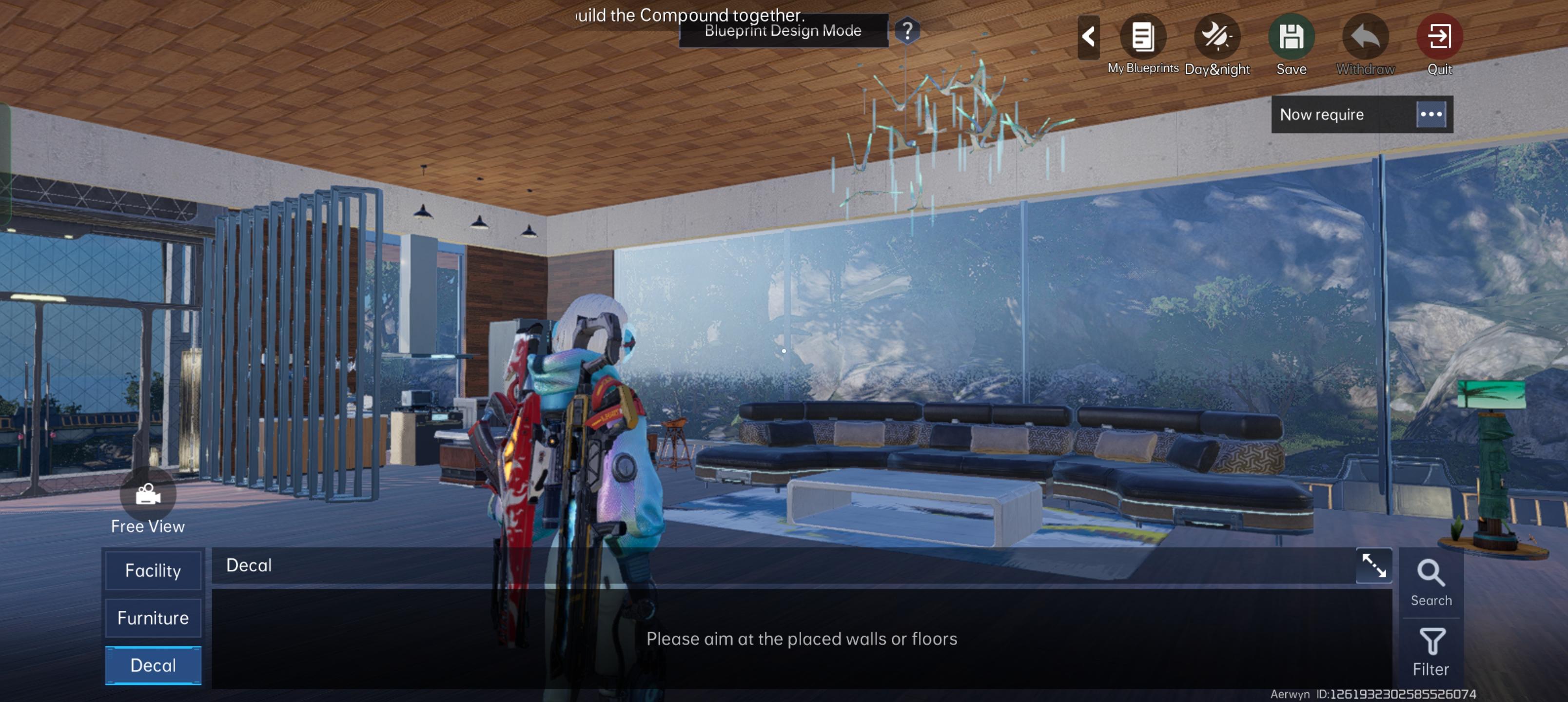This screenshot has height=702, width=1568.
Task: Open the question mark help
Action: (x=907, y=30)
